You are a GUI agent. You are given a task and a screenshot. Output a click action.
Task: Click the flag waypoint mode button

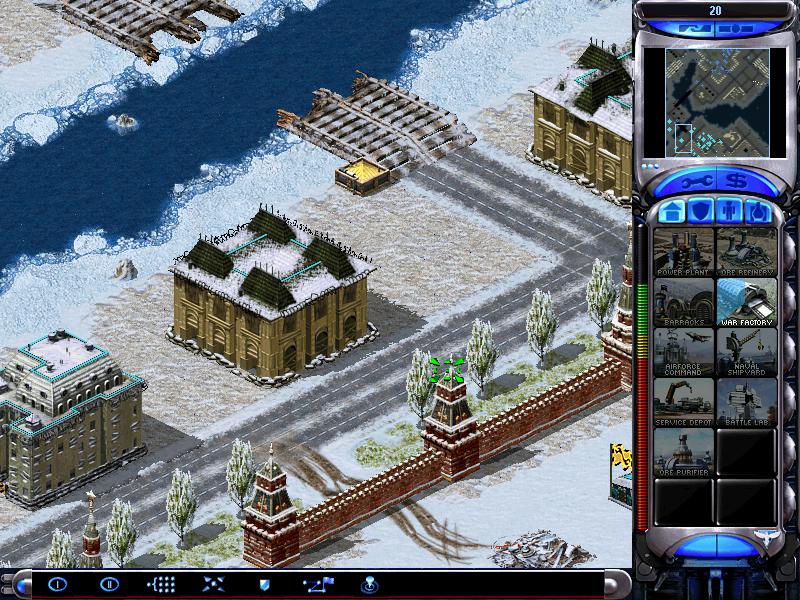(316, 584)
